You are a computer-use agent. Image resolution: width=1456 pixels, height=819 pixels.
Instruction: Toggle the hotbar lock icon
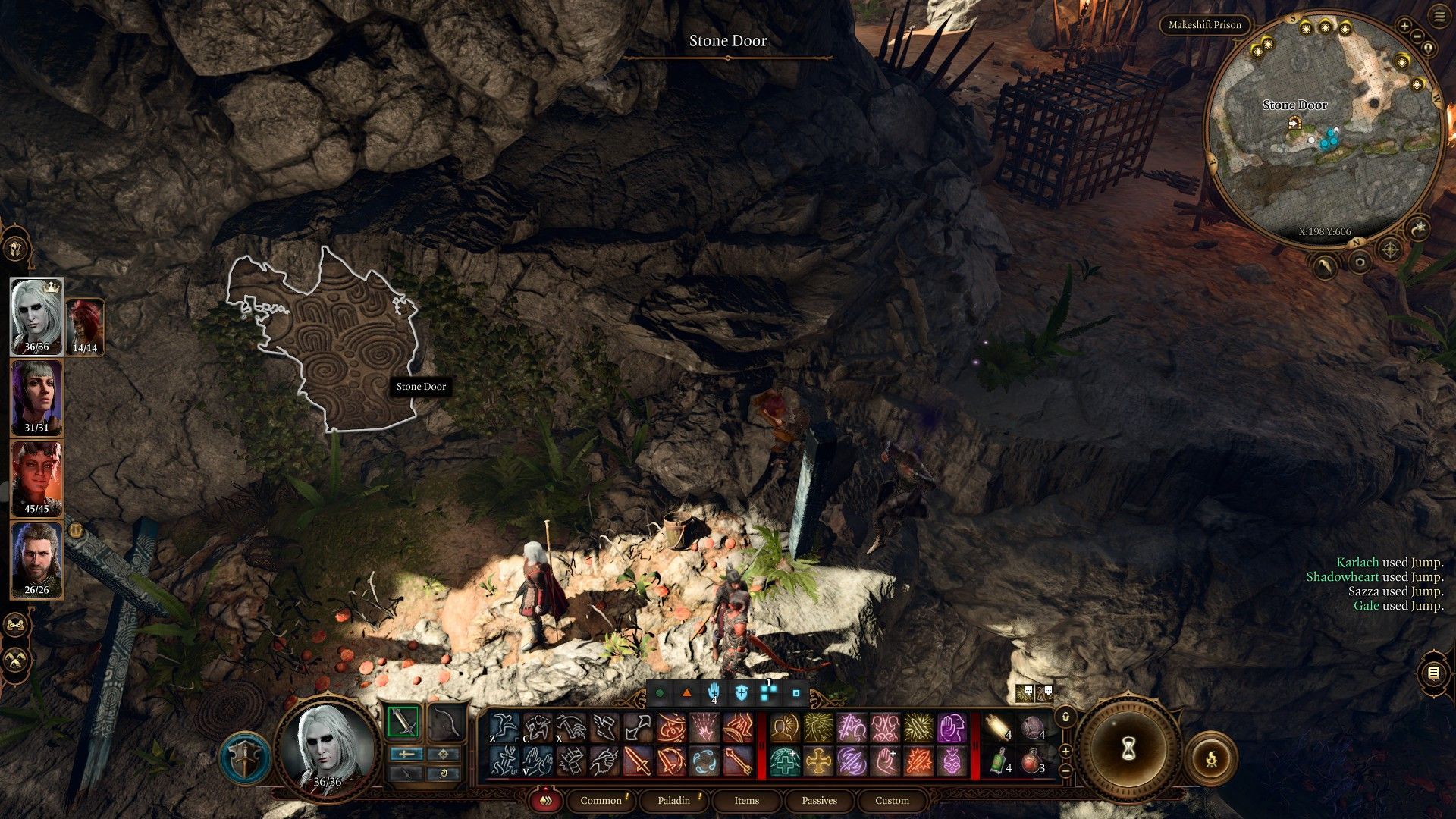(x=1065, y=717)
